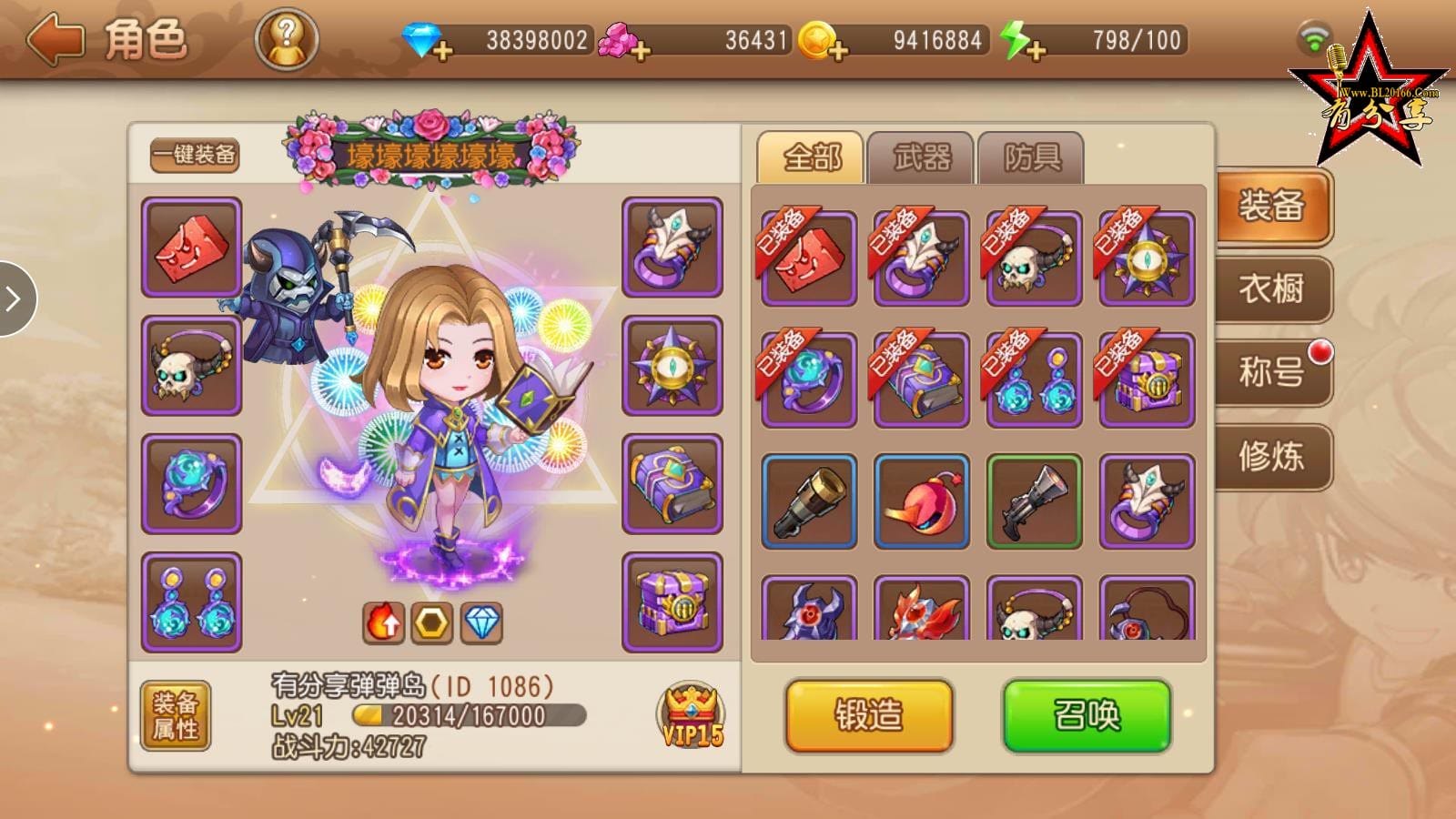Expand the left edge side panel arrow
Screen dimensions: 1456x819
pyautogui.click(x=14, y=300)
